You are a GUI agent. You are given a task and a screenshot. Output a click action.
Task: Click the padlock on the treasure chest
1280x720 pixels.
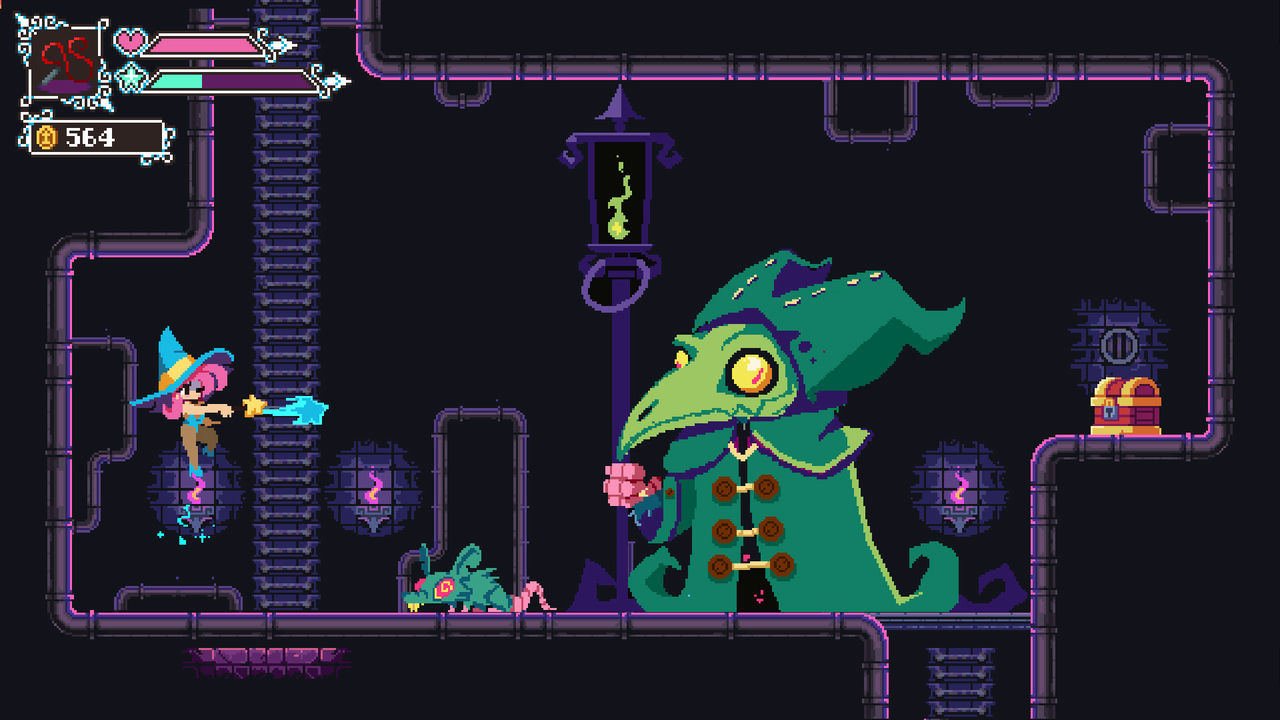(1110, 411)
